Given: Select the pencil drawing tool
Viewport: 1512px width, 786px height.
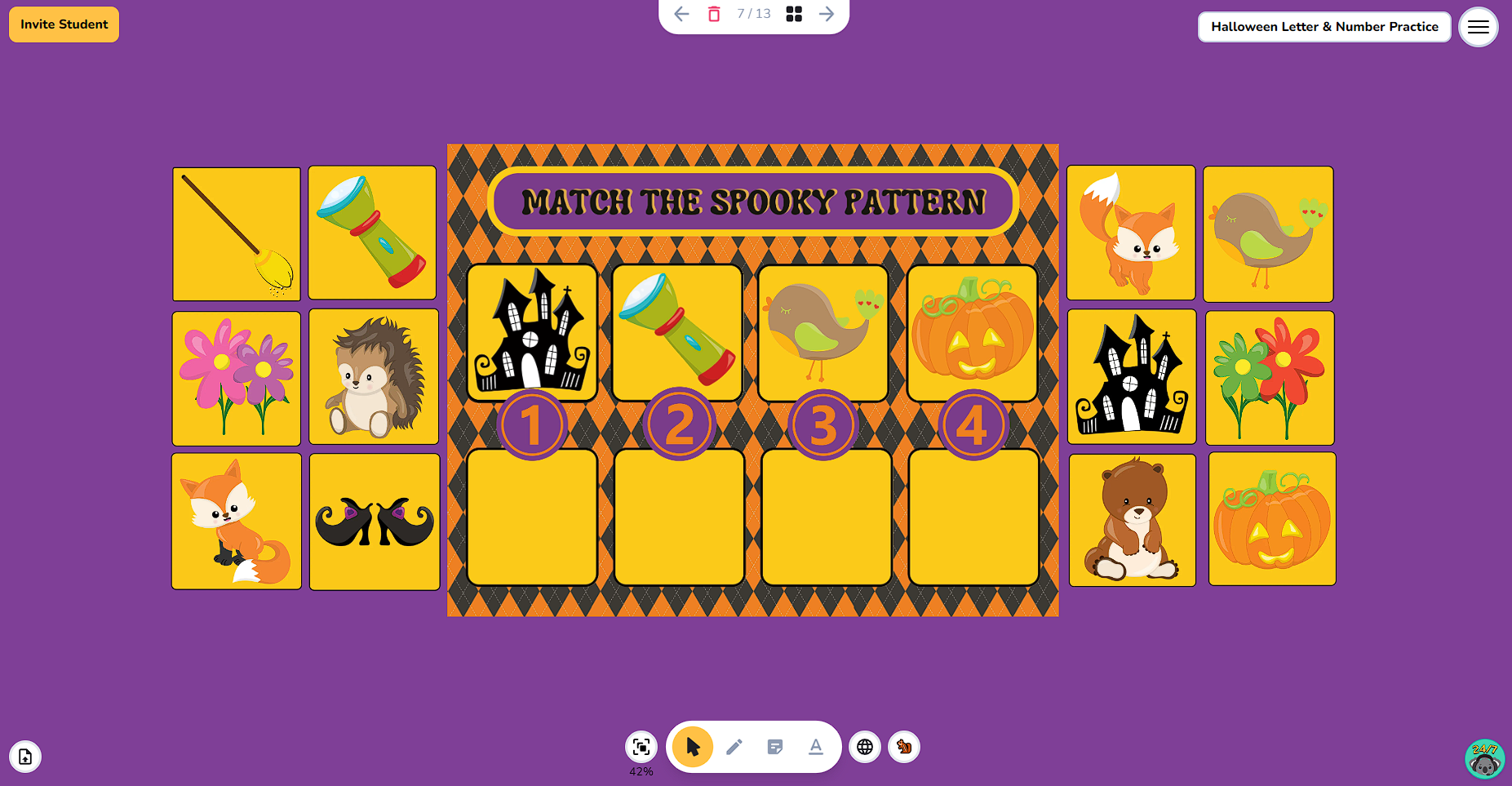Looking at the screenshot, I should (734, 747).
